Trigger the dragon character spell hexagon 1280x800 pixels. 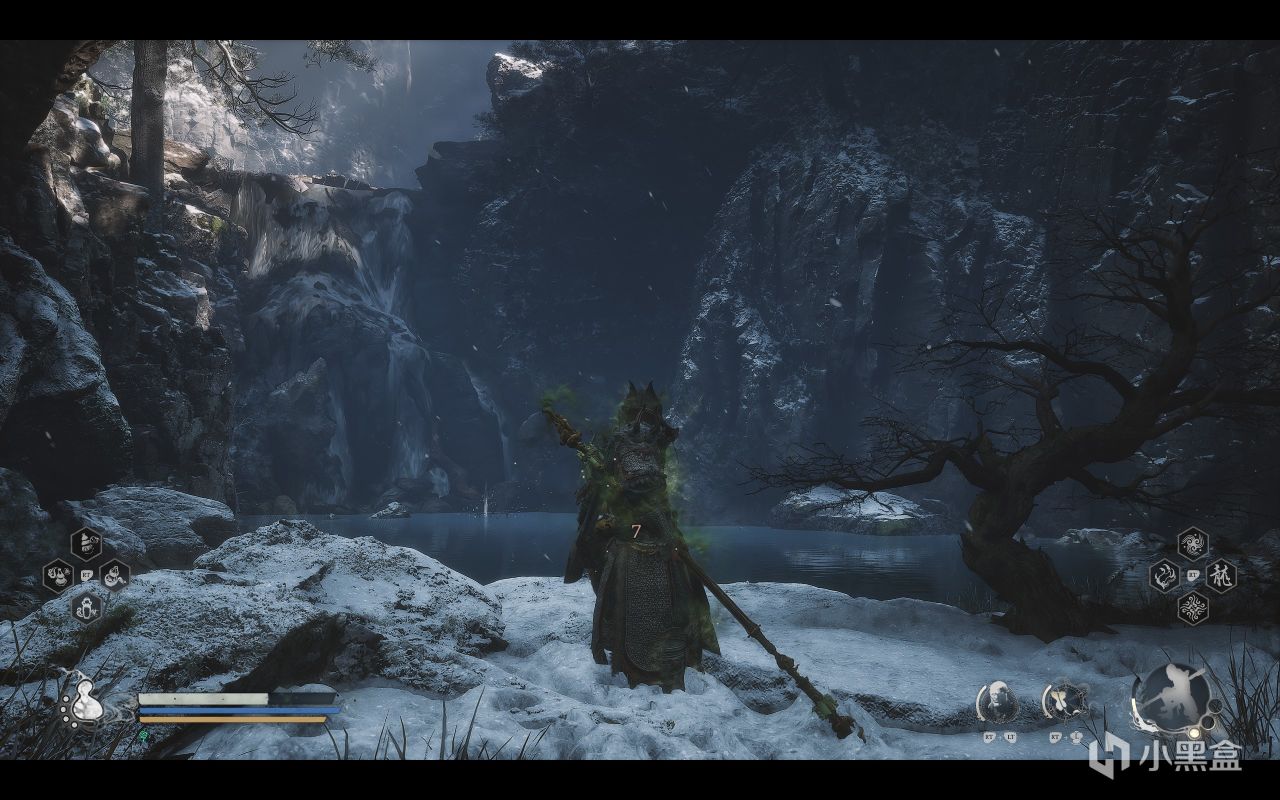click(1221, 575)
